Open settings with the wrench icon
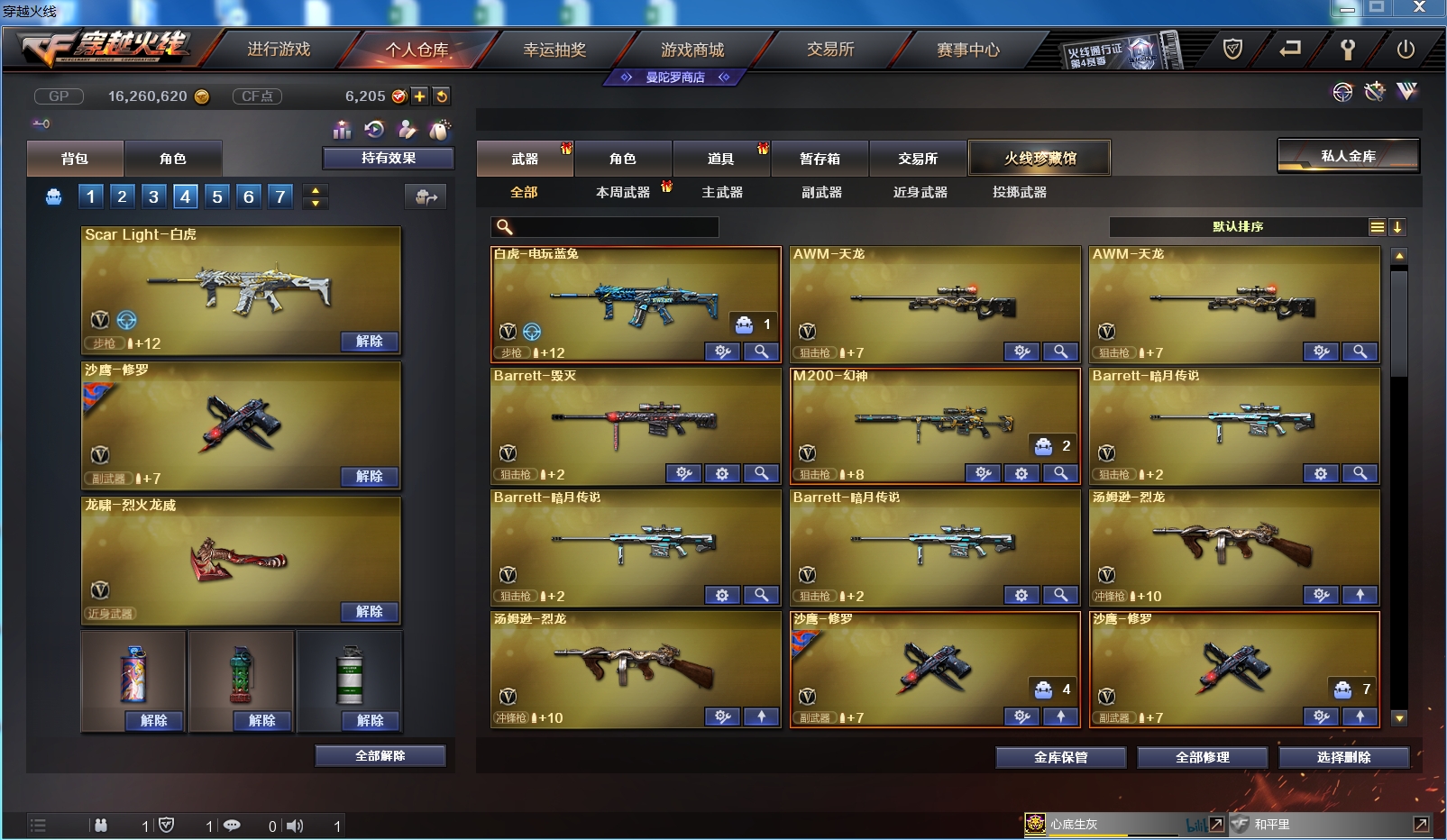This screenshot has width=1447, height=840. click(x=1348, y=50)
